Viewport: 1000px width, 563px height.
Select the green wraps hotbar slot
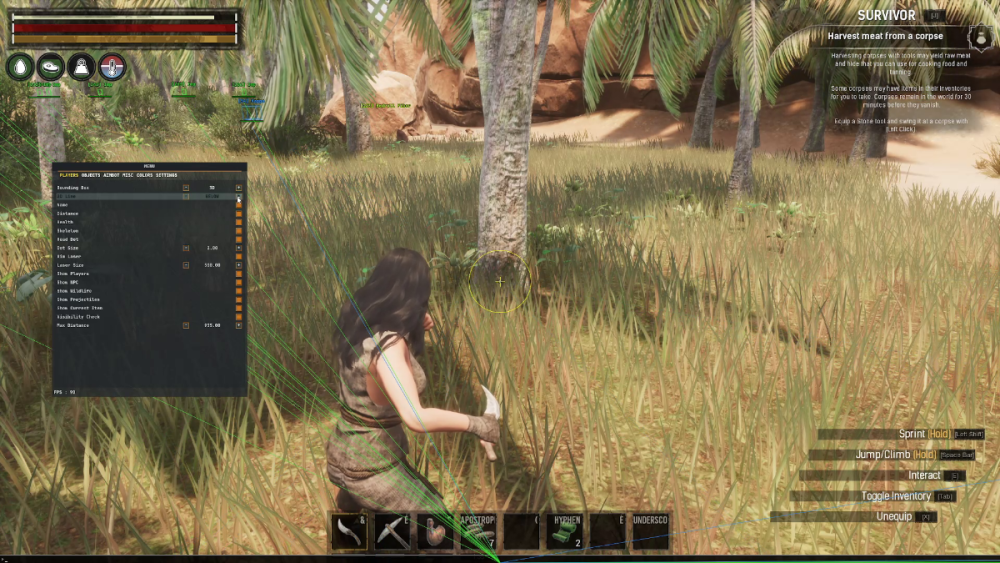click(x=564, y=531)
